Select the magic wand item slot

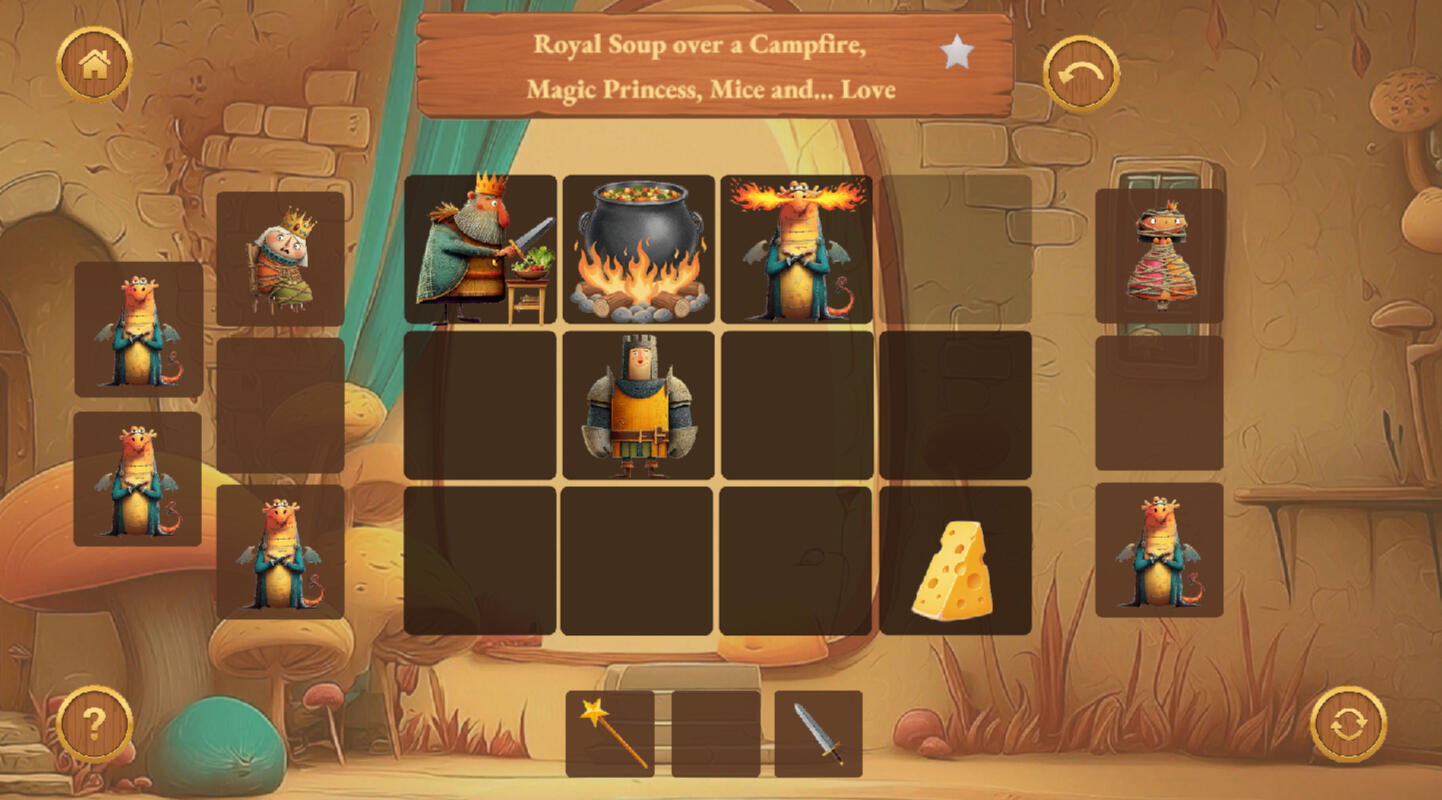pos(610,734)
